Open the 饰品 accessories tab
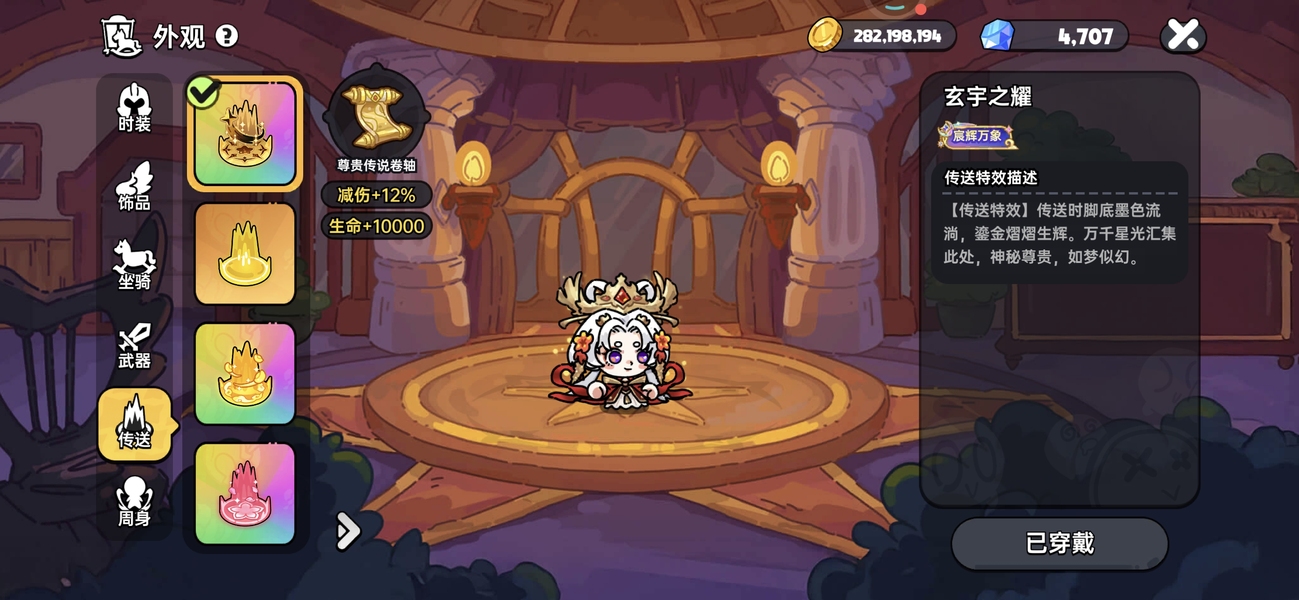This screenshot has height=600, width=1299. (134, 187)
